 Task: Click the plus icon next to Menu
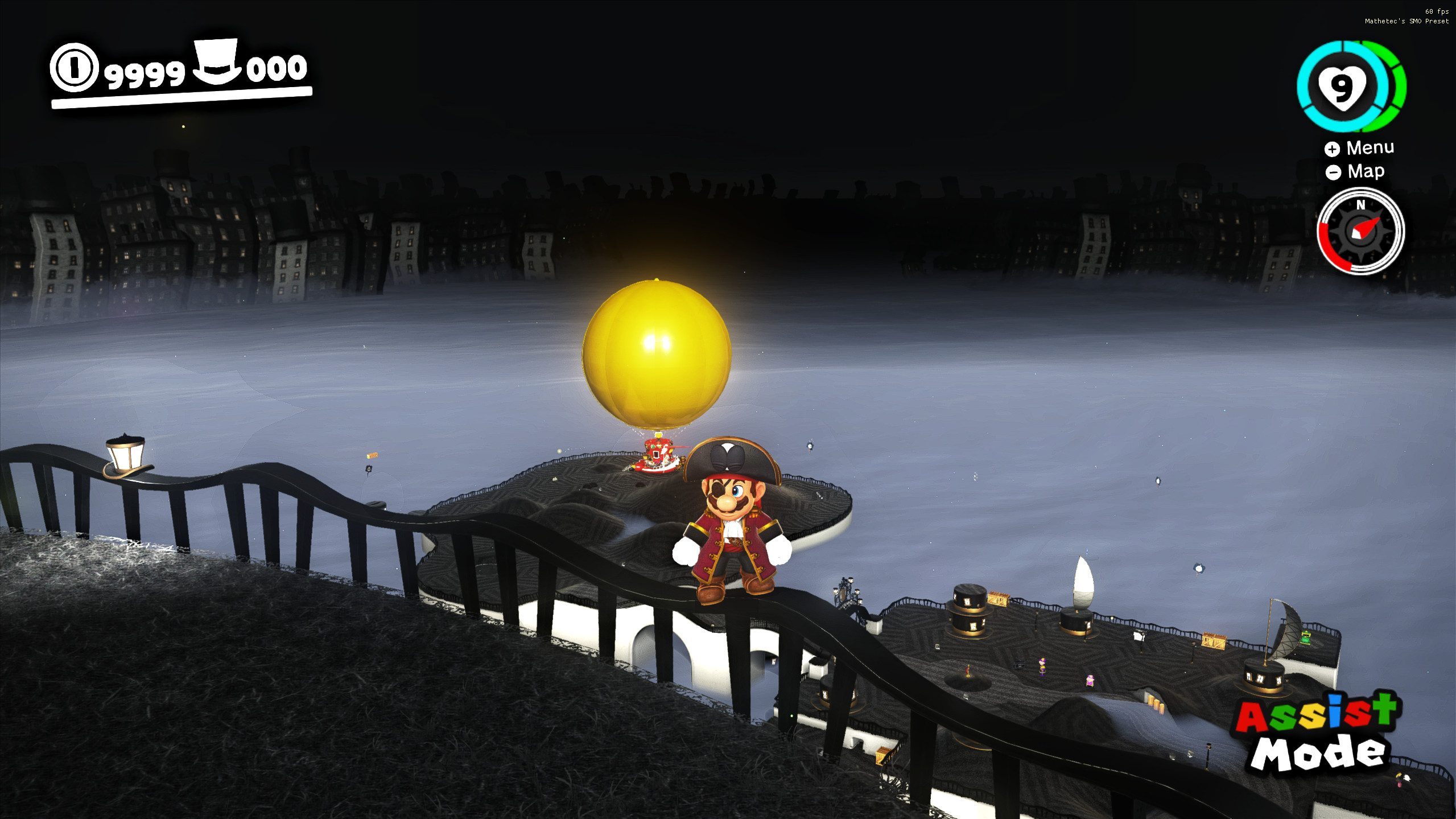[x=1333, y=149]
